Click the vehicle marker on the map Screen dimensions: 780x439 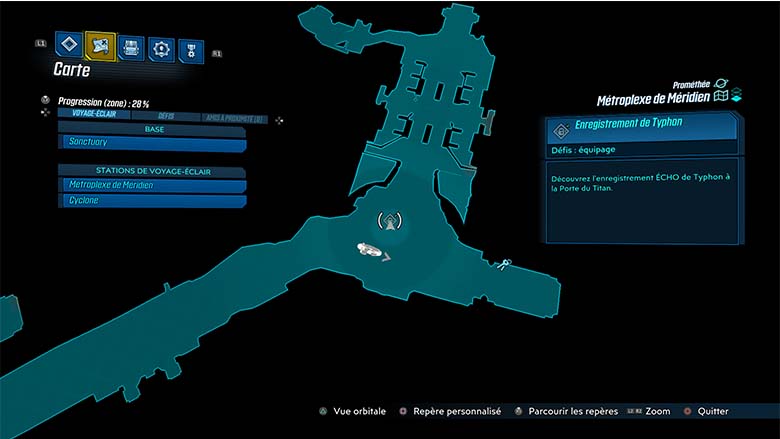click(x=372, y=251)
